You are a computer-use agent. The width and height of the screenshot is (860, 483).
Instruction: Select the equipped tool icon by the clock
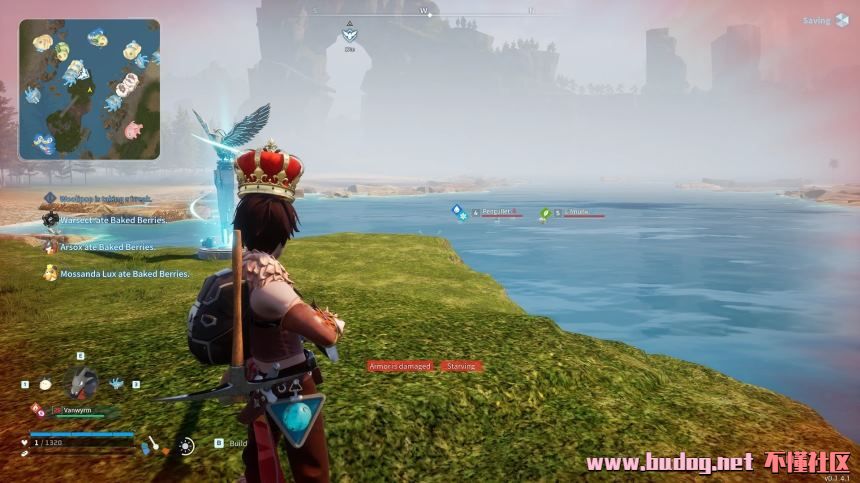151,445
